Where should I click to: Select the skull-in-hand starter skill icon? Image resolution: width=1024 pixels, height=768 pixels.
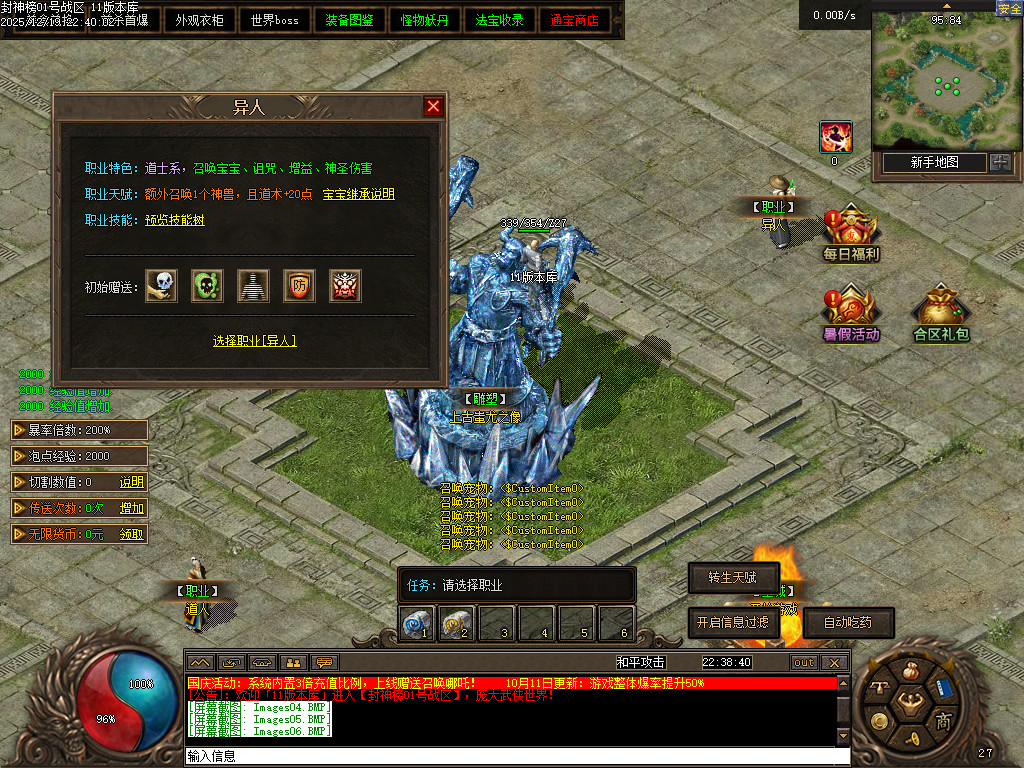pos(161,286)
